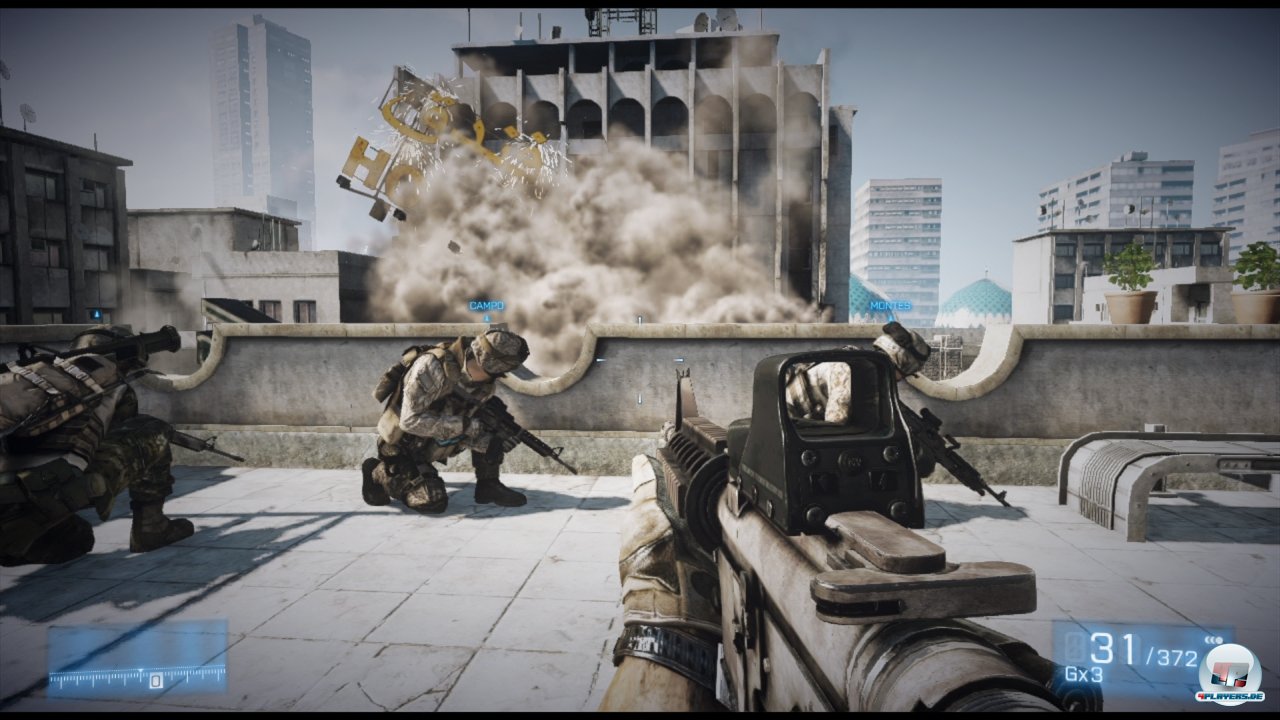This screenshot has height=720, width=1280.
Task: Toggle the CAMPO objective label
Action: pyautogui.click(x=485, y=304)
